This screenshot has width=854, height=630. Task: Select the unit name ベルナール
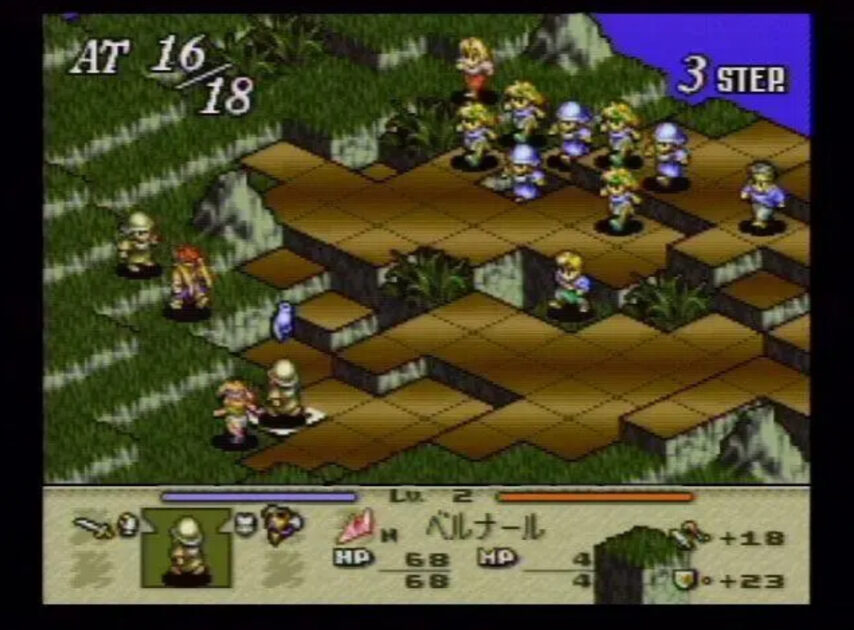(x=485, y=525)
